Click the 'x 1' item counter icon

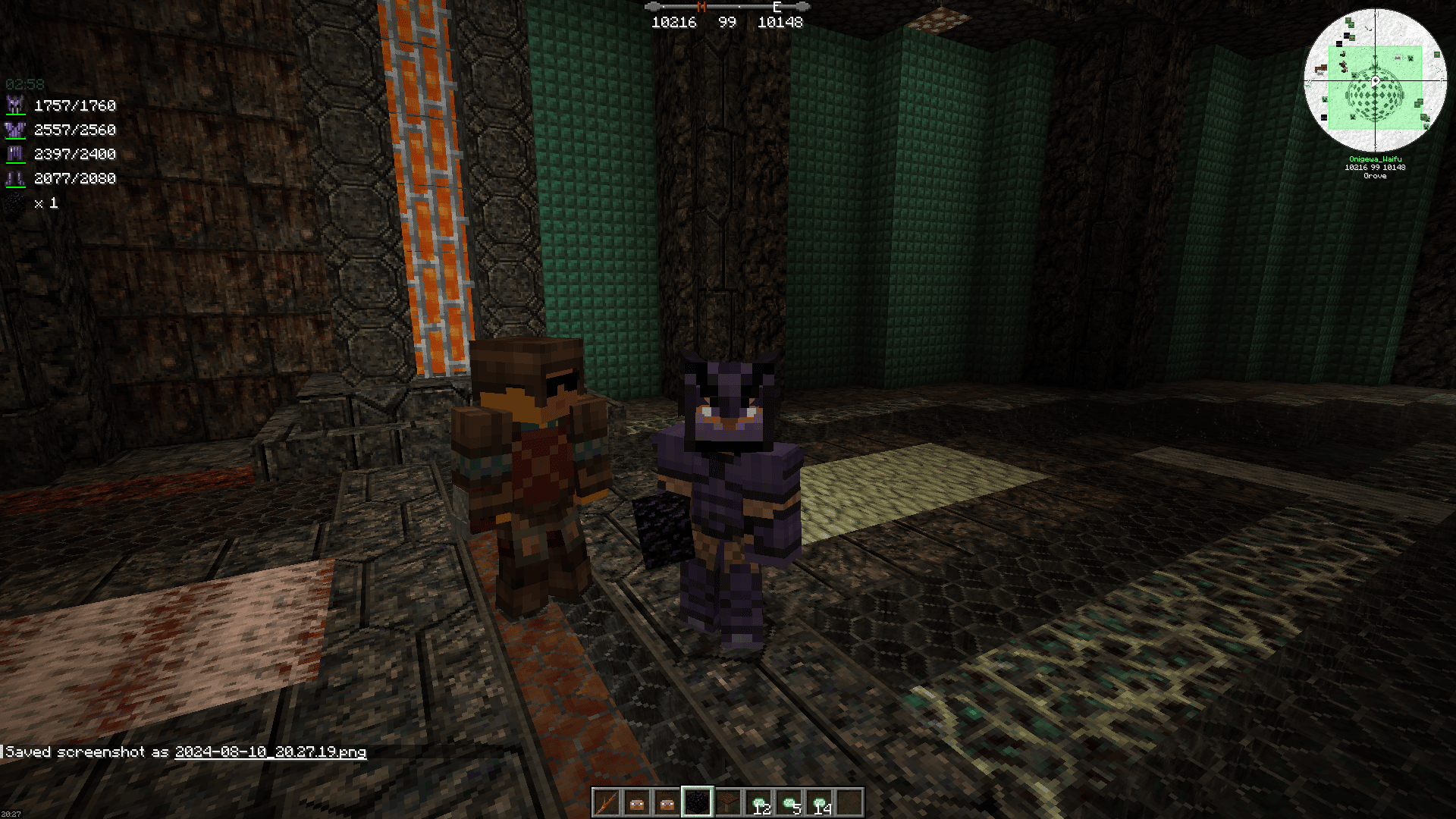(17, 202)
